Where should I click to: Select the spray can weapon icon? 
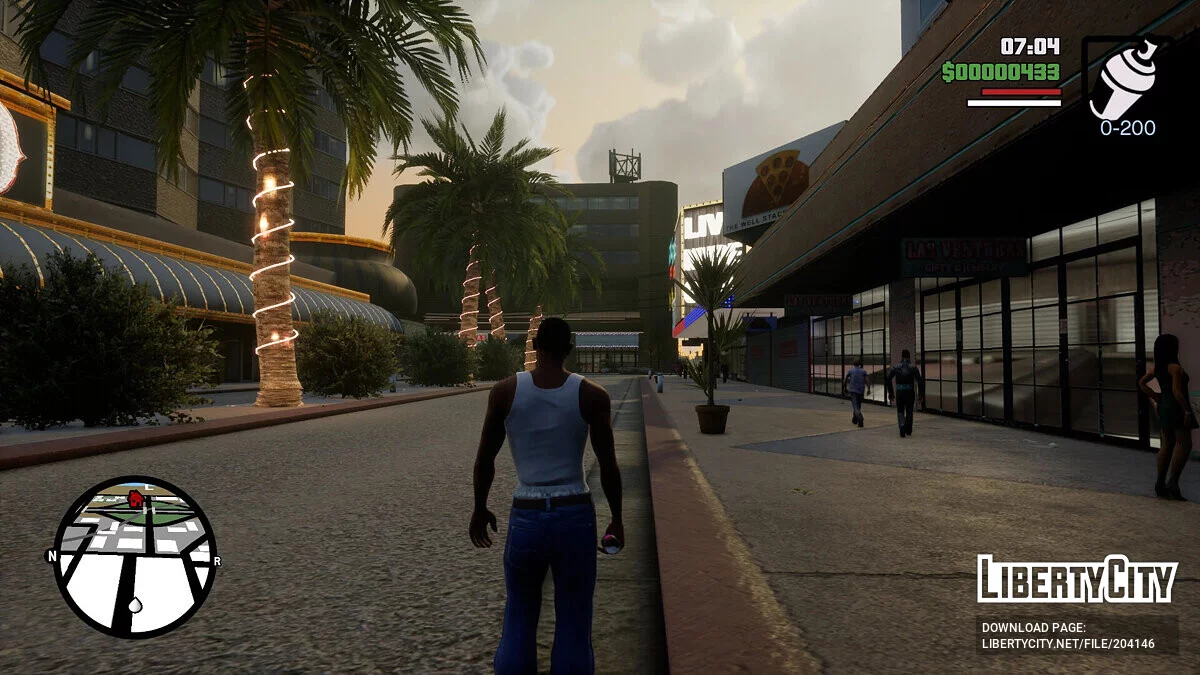[x=1125, y=78]
